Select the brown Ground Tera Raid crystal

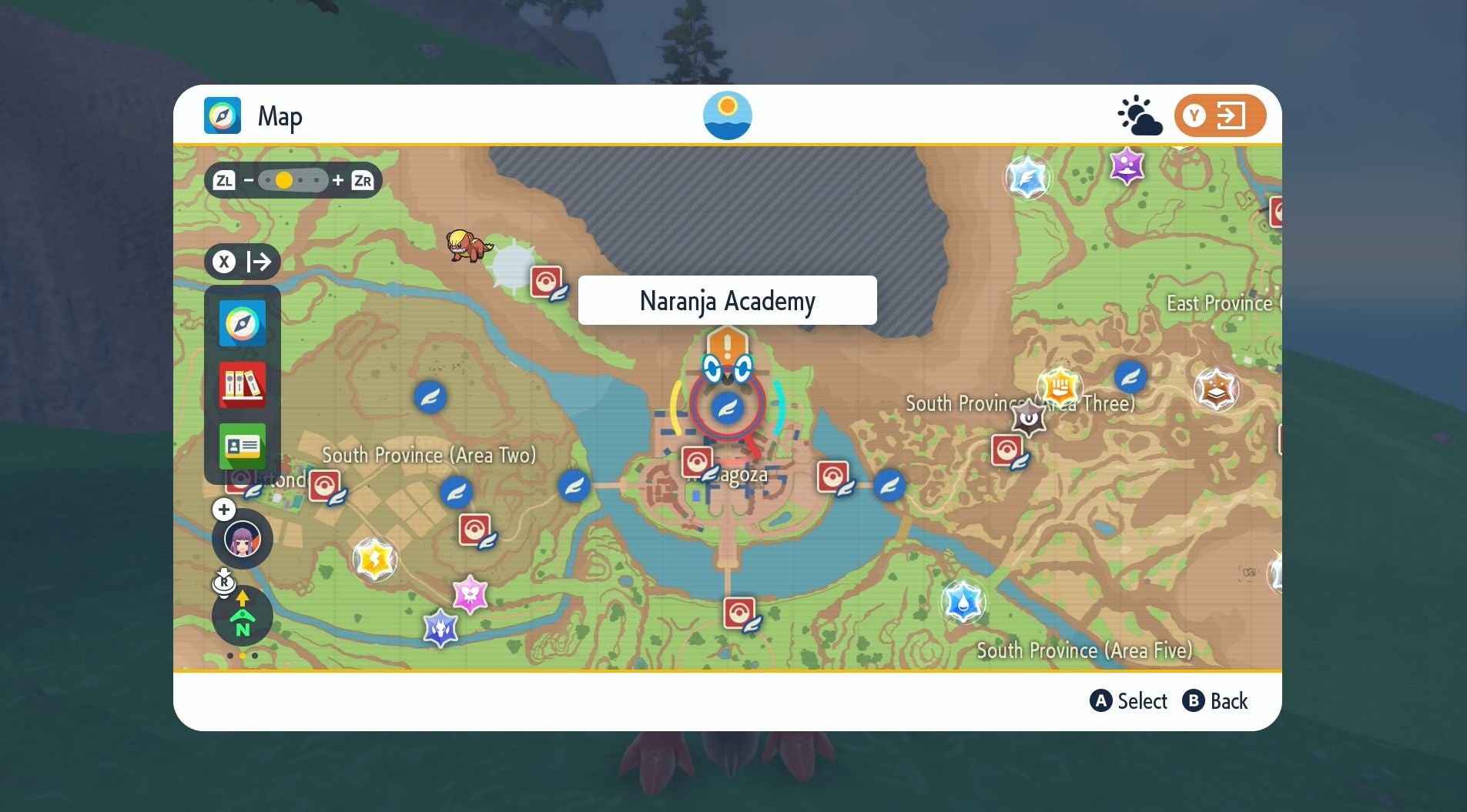point(1216,389)
